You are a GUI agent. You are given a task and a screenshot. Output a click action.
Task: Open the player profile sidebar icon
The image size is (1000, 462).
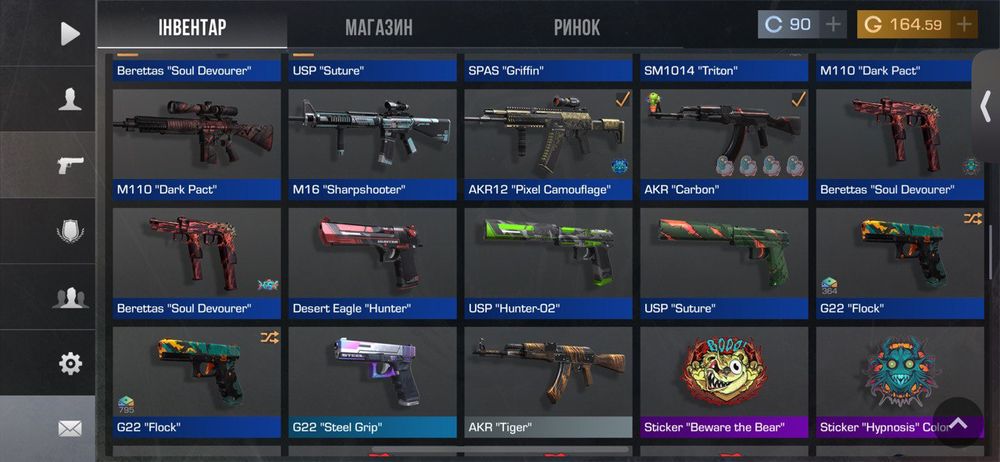69,99
